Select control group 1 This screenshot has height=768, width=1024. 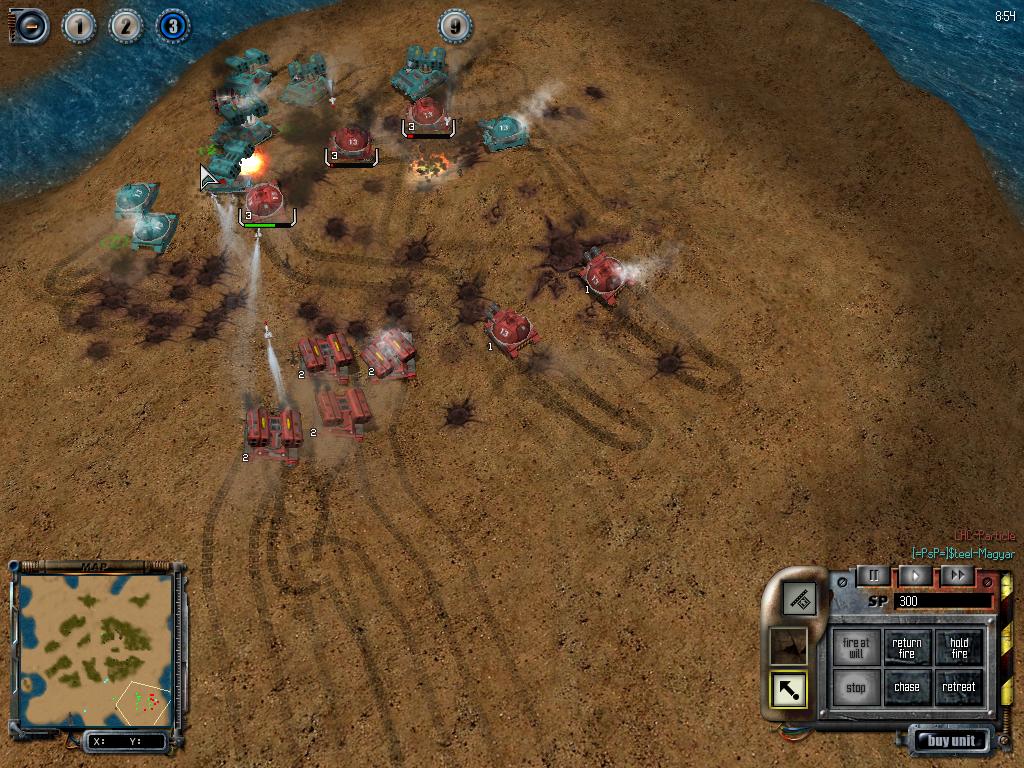pos(79,26)
